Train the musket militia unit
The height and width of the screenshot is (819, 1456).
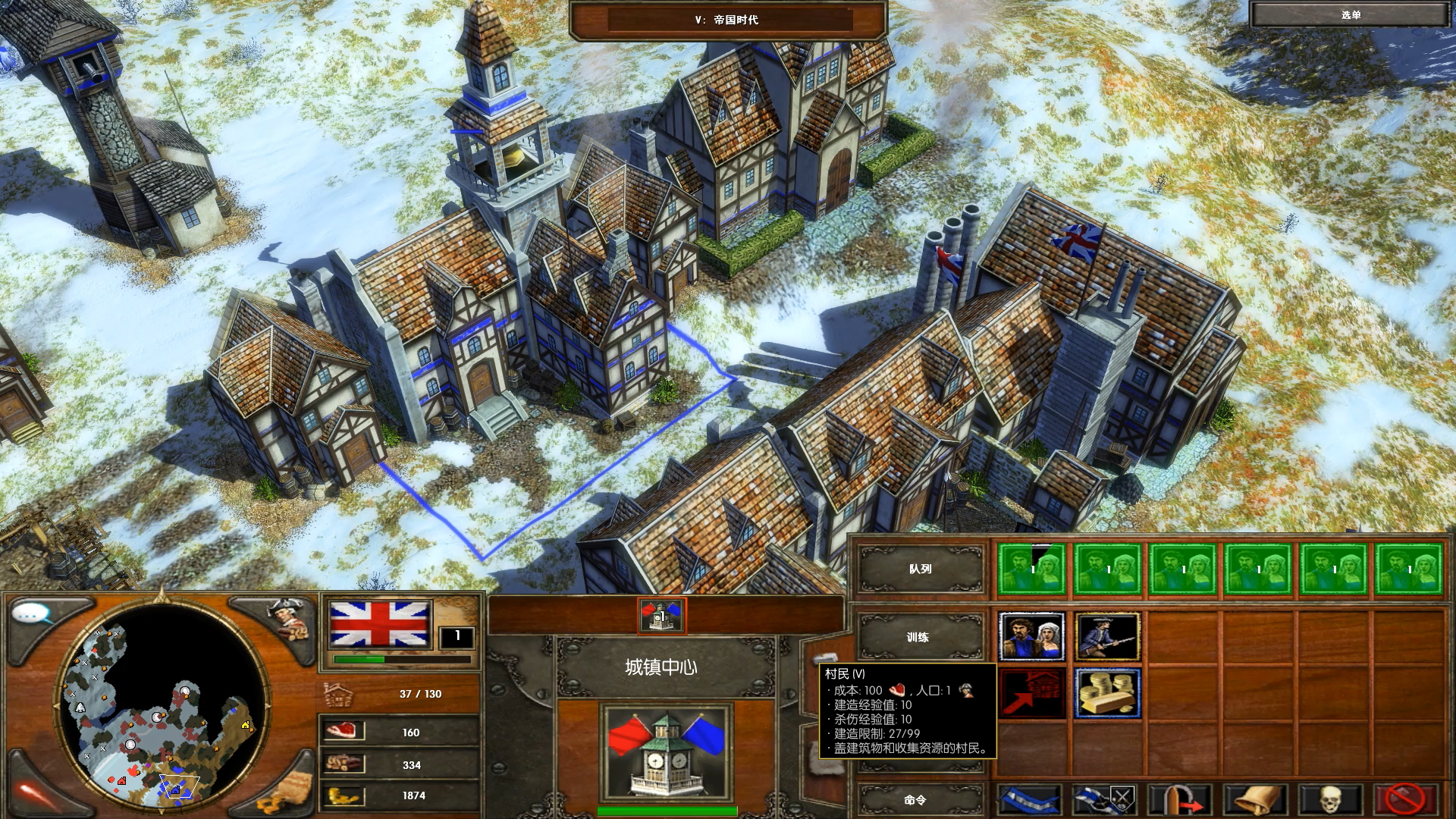[1107, 638]
